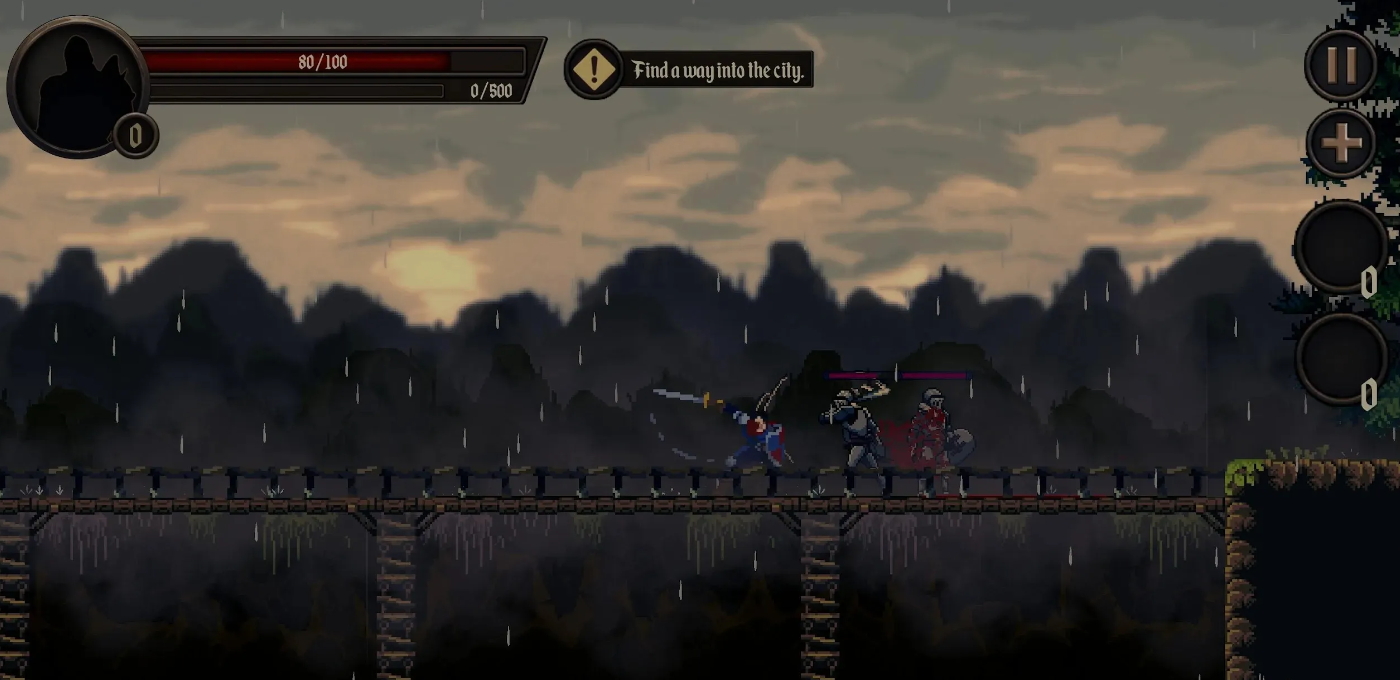
Task: Tap the plus button
Action: [x=1341, y=143]
